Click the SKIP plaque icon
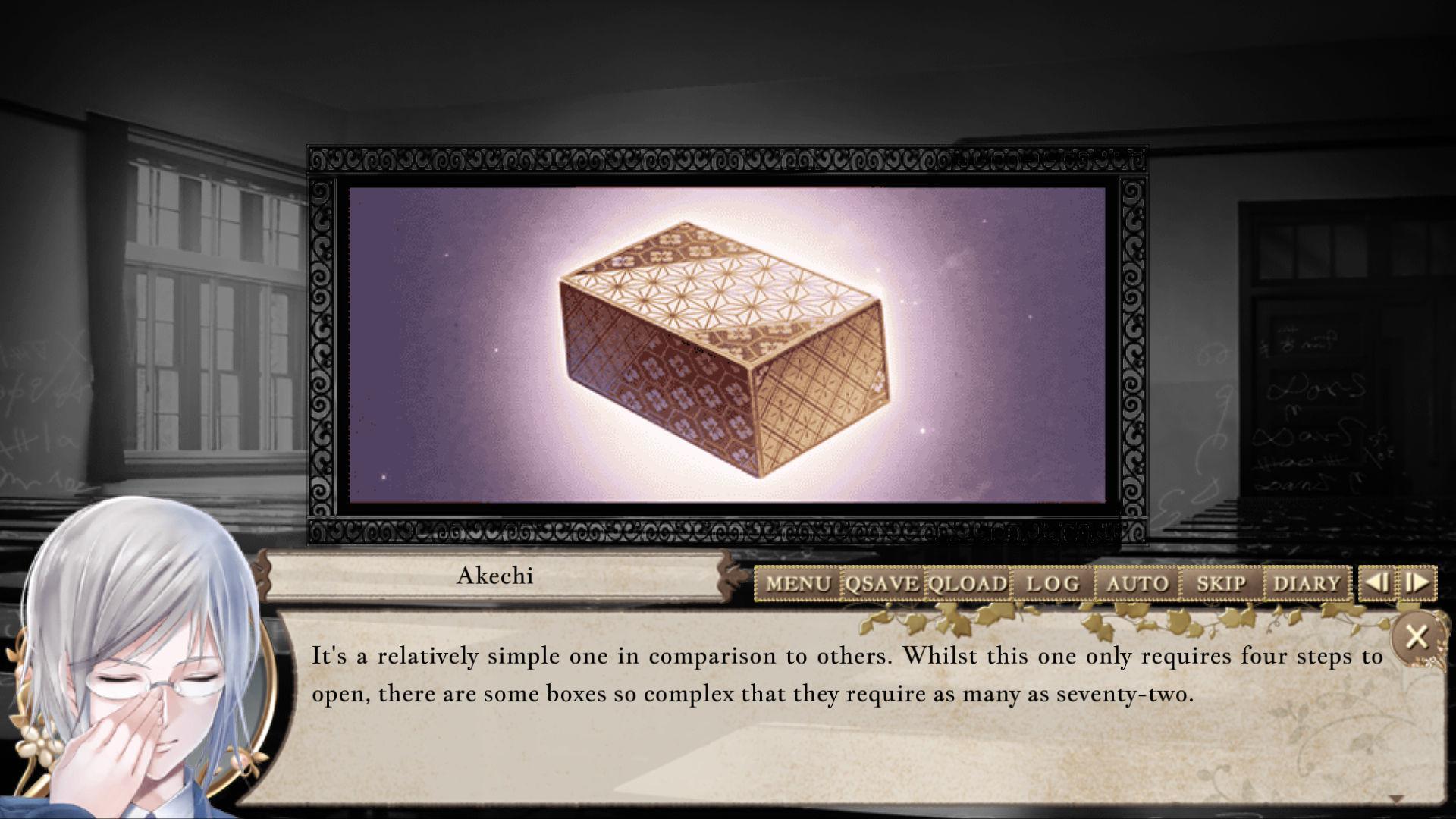The image size is (1456, 819). 1220,584
